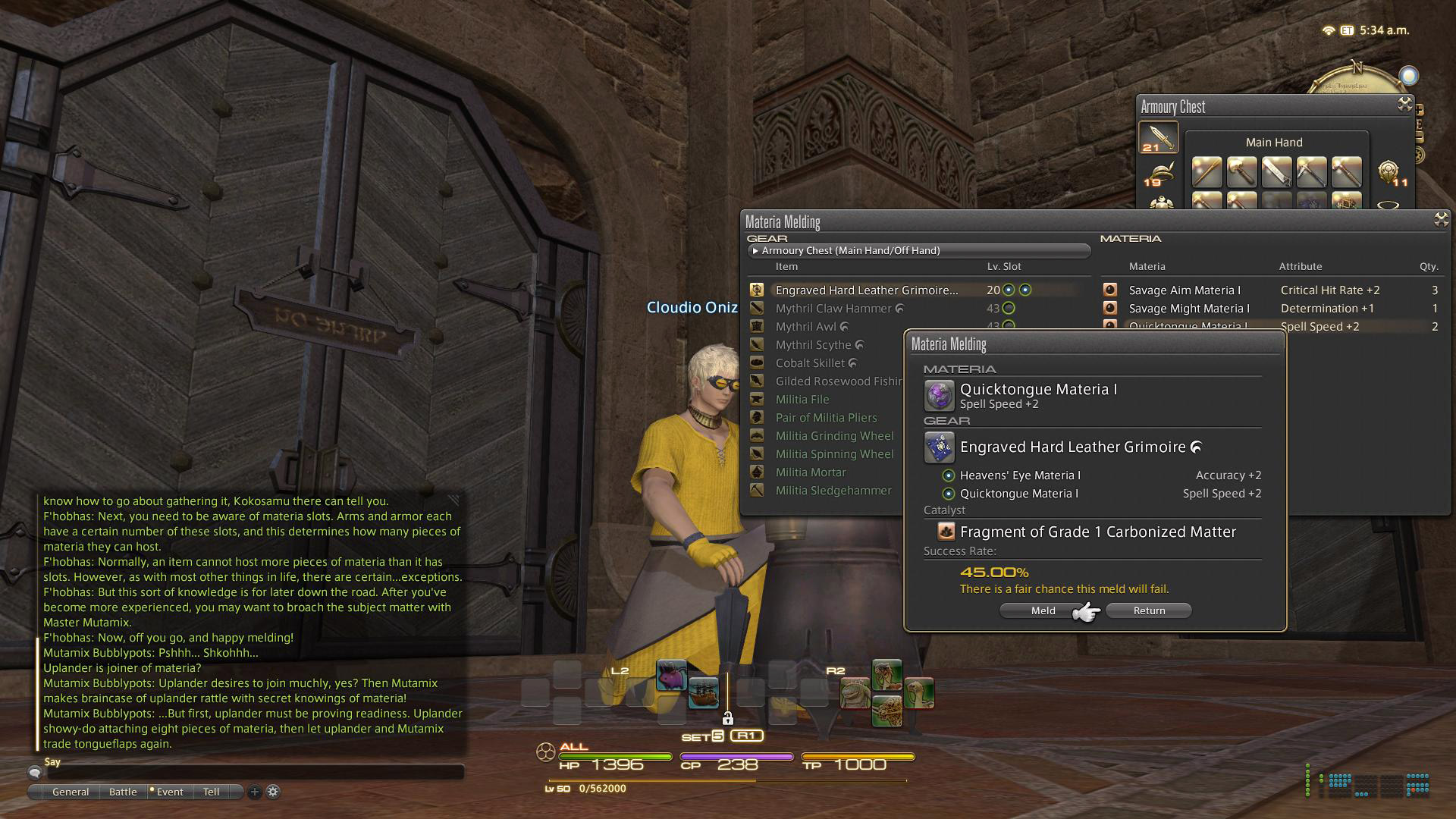Click the Return button in the melding dialog

pos(1149,610)
